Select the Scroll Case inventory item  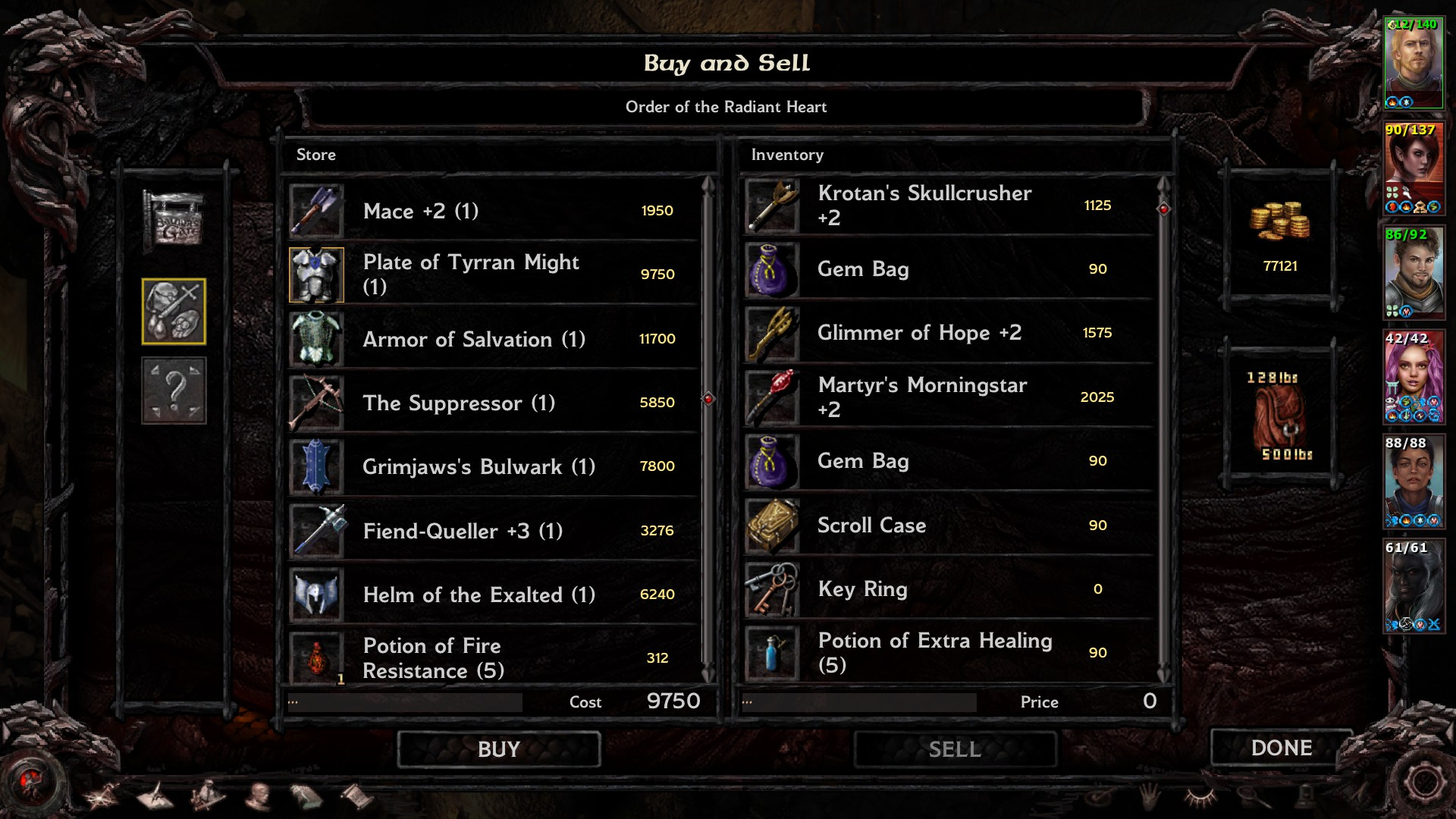pos(948,525)
